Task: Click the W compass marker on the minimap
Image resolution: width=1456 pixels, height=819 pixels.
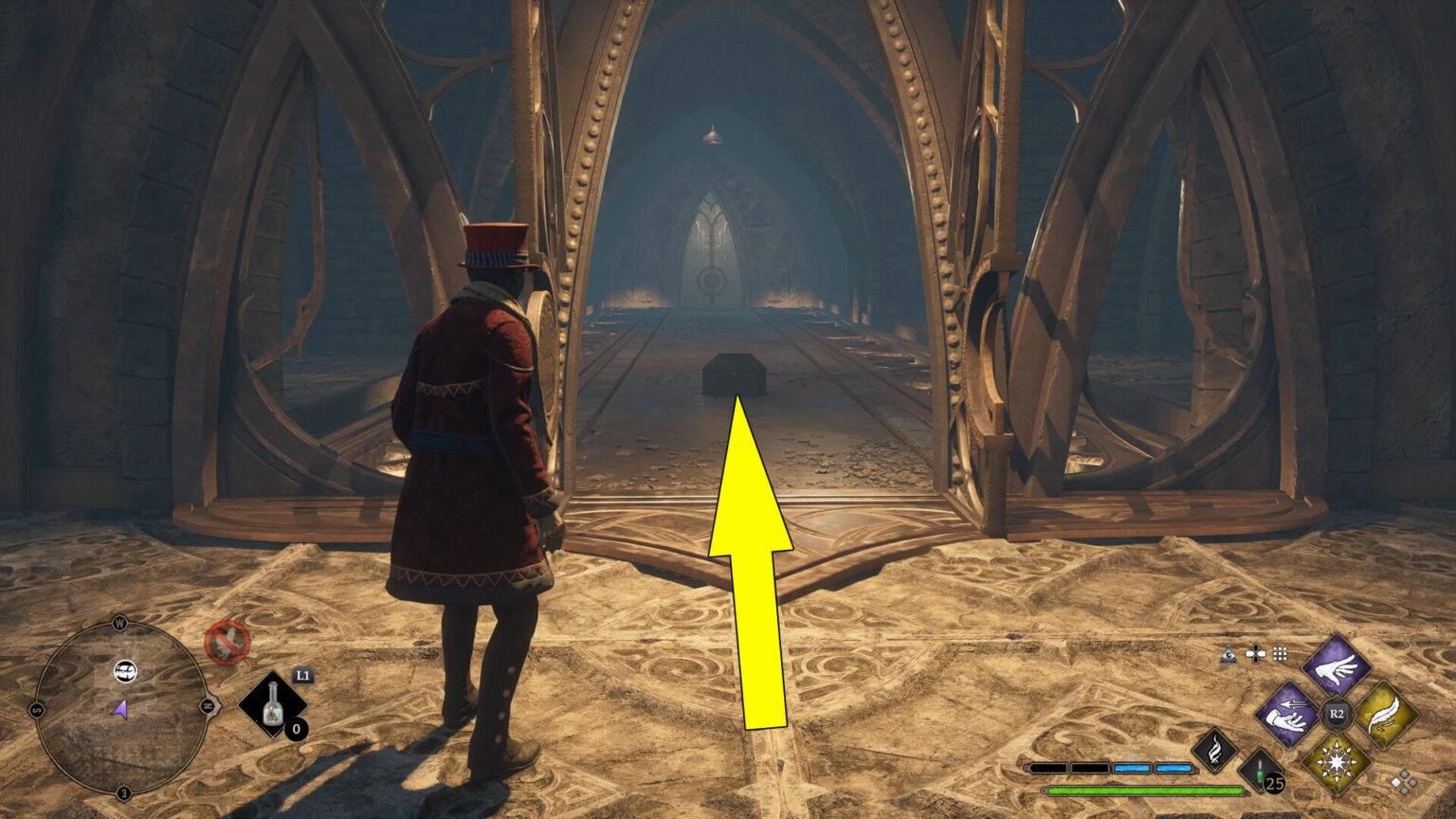Action: 119,622
